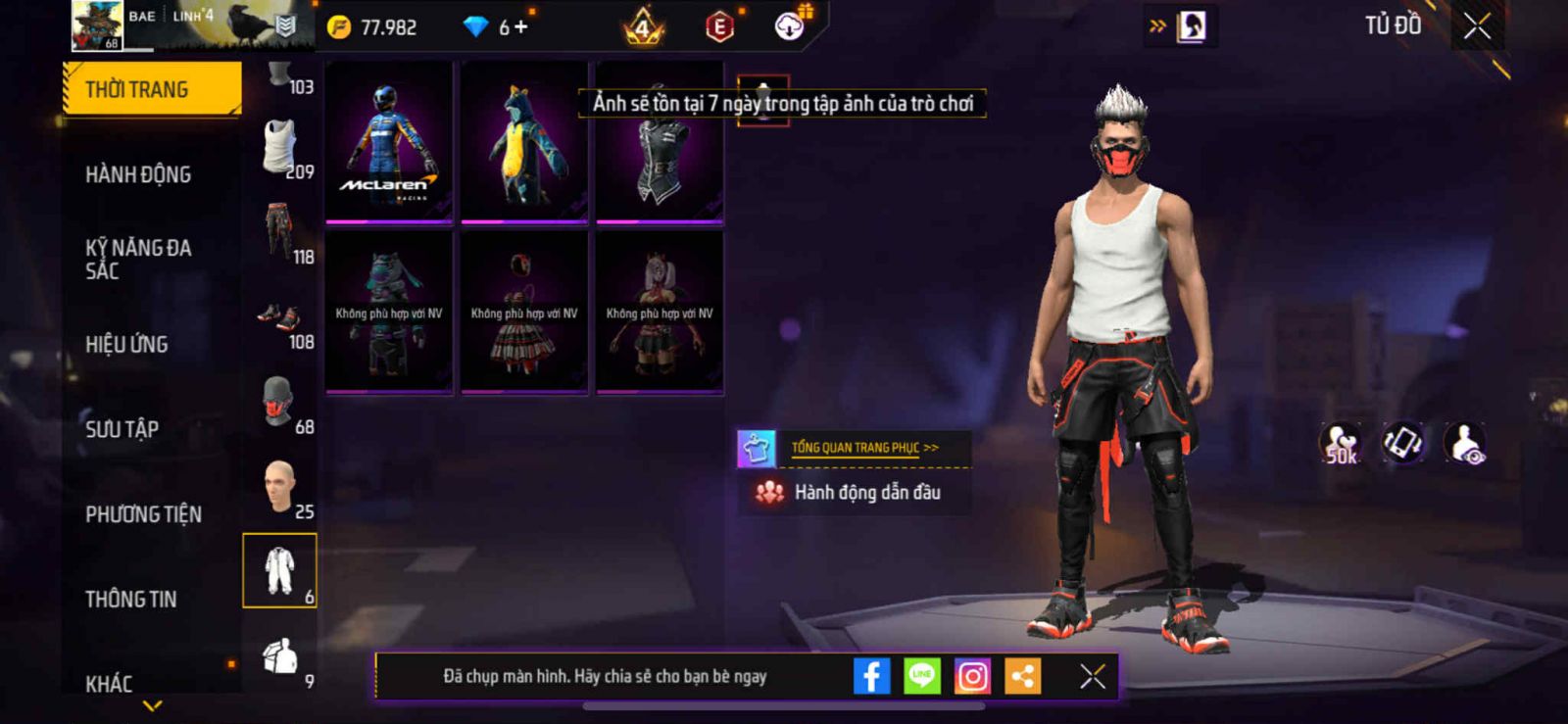Select the McLaren racing outfit

point(389,142)
